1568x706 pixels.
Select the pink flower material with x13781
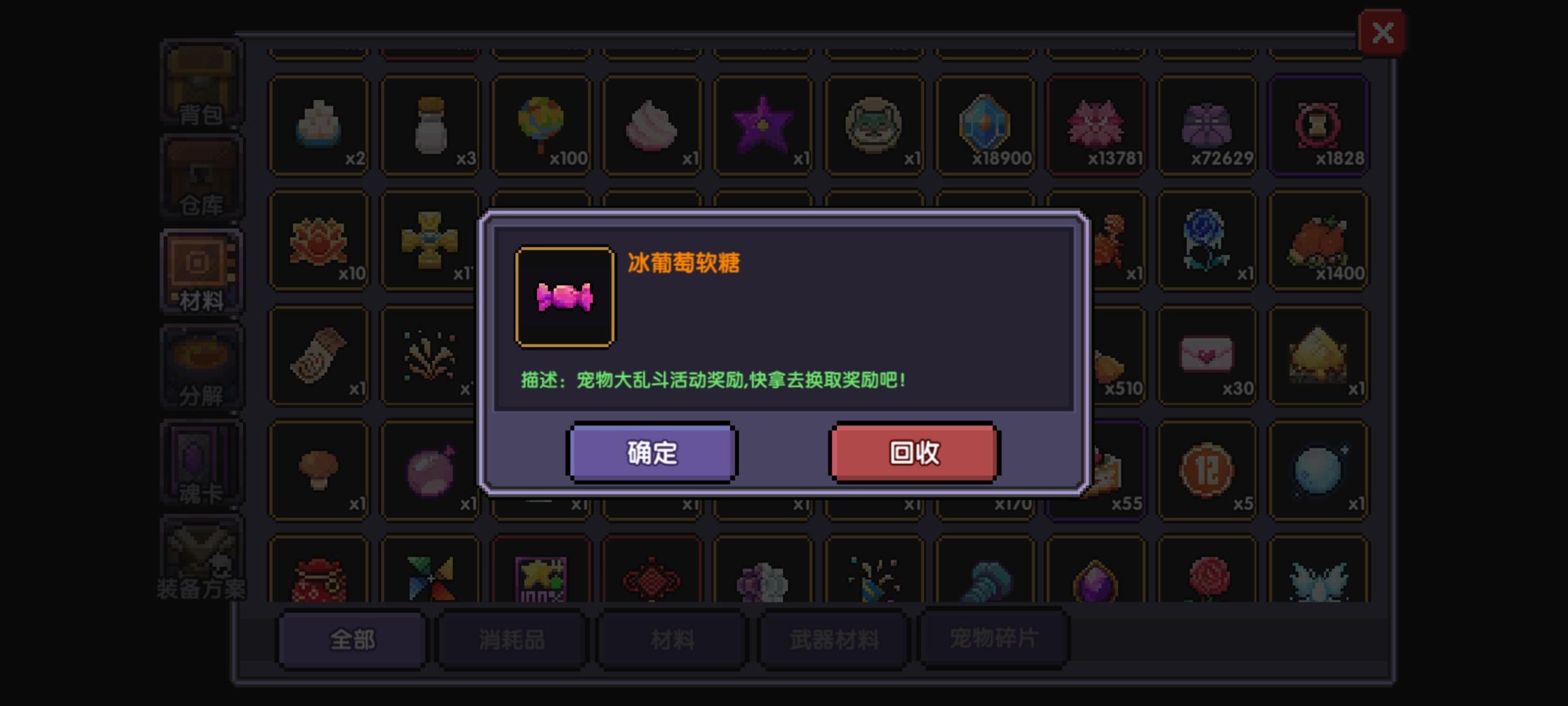(1096, 124)
